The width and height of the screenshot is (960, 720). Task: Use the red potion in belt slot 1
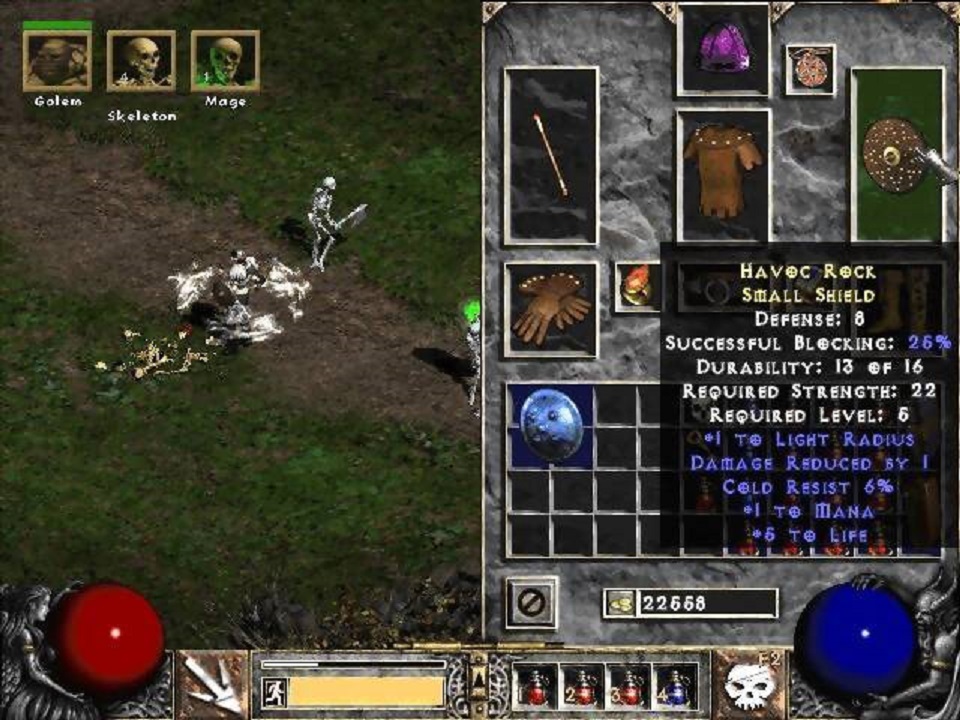pyautogui.click(x=536, y=686)
